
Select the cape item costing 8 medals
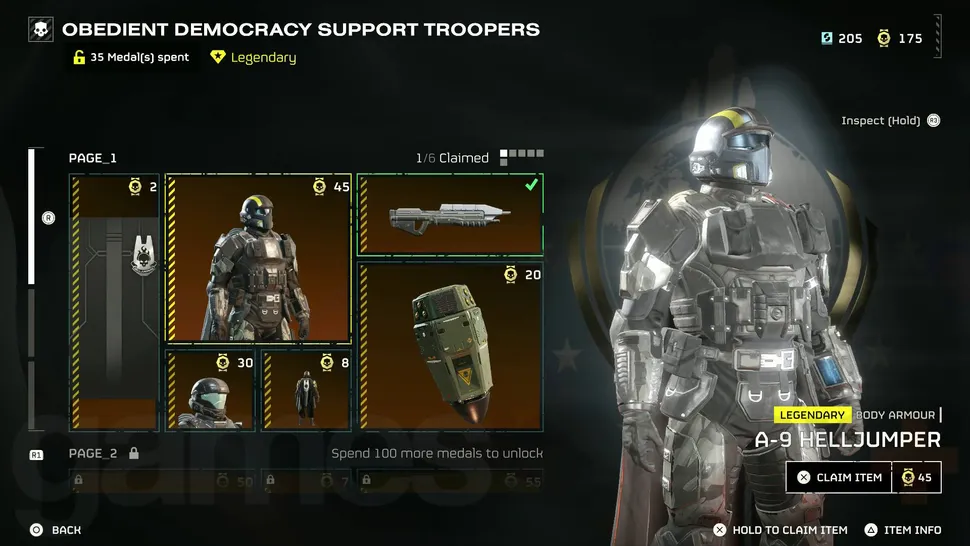point(306,390)
